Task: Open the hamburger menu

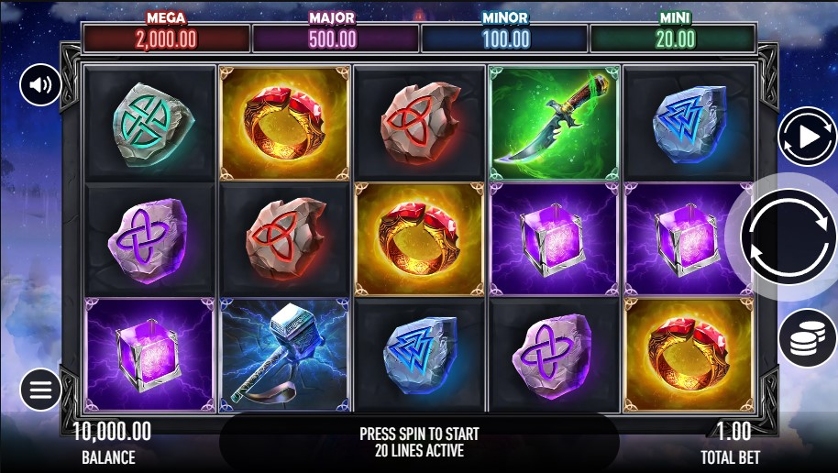Action: point(41,388)
